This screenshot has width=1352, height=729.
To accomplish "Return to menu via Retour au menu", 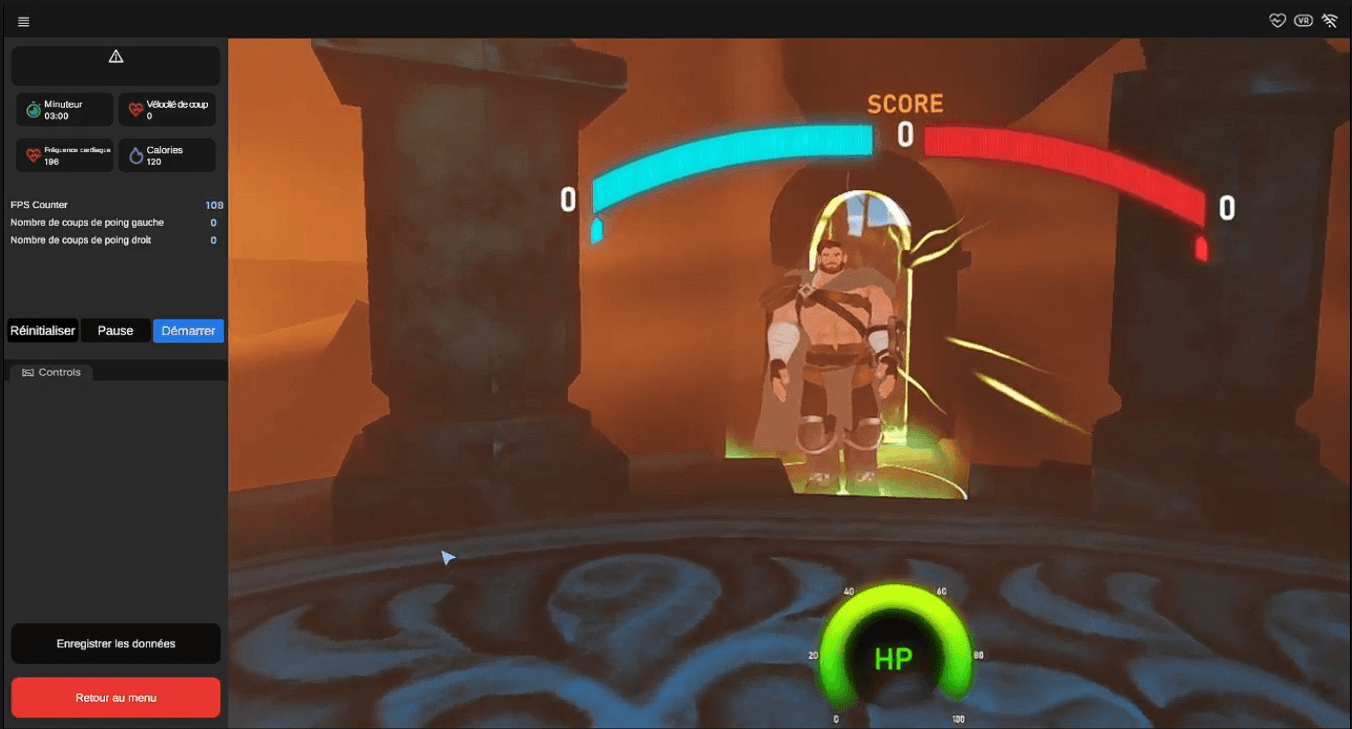I will click(x=116, y=698).
